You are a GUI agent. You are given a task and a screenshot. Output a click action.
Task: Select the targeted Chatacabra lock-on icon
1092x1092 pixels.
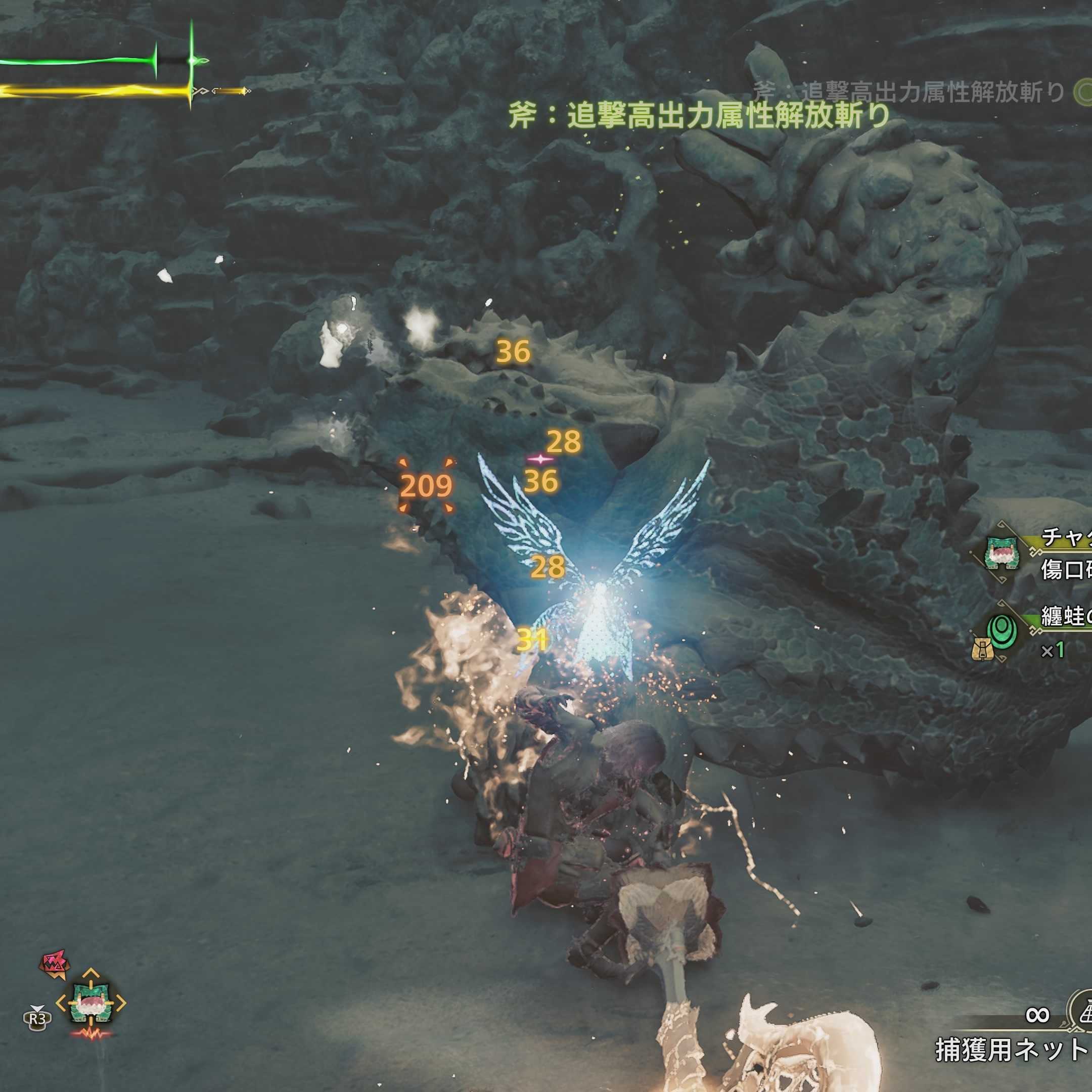(90, 1003)
